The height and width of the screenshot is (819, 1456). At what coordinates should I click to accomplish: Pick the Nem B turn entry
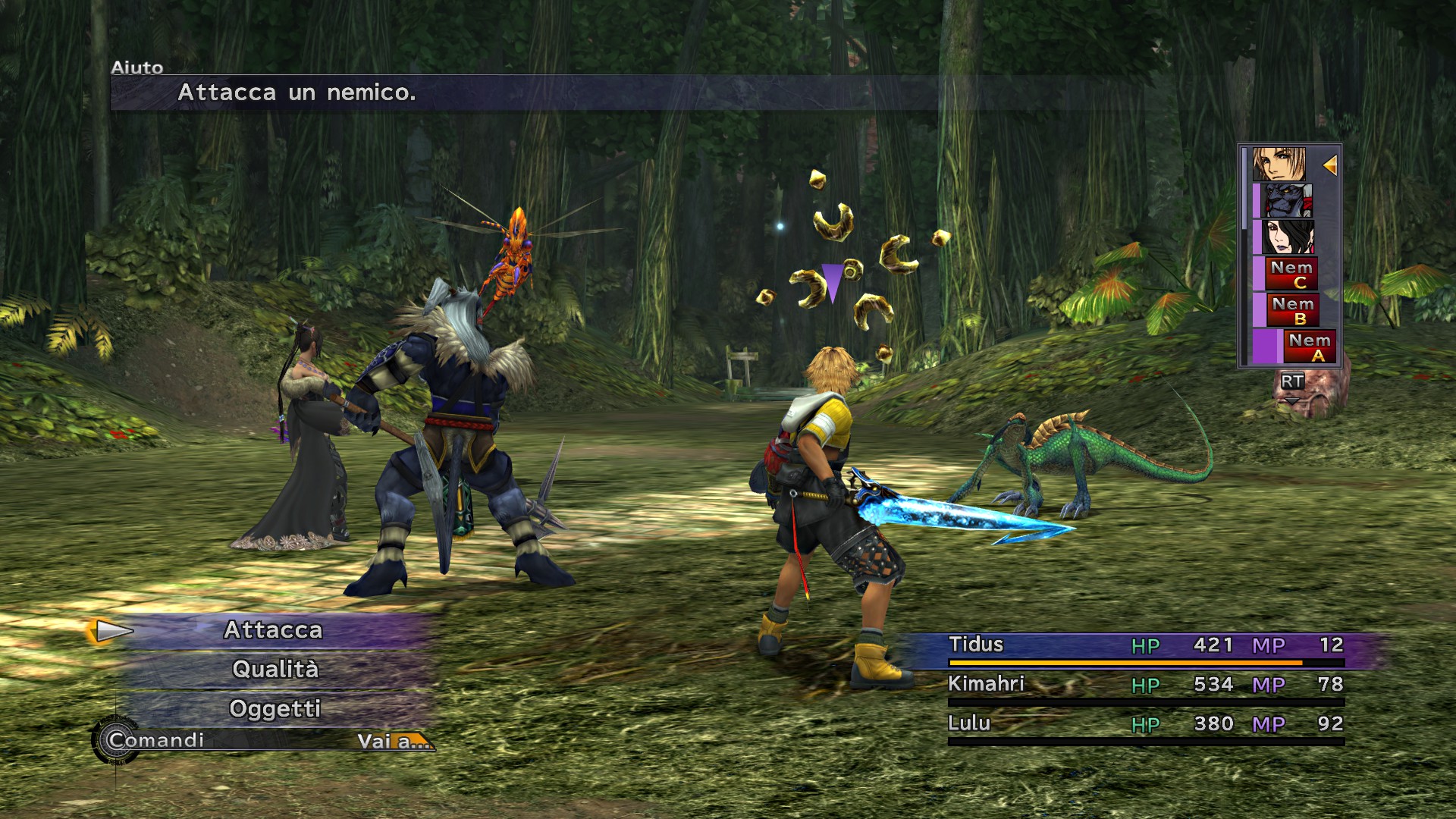pos(1293,310)
